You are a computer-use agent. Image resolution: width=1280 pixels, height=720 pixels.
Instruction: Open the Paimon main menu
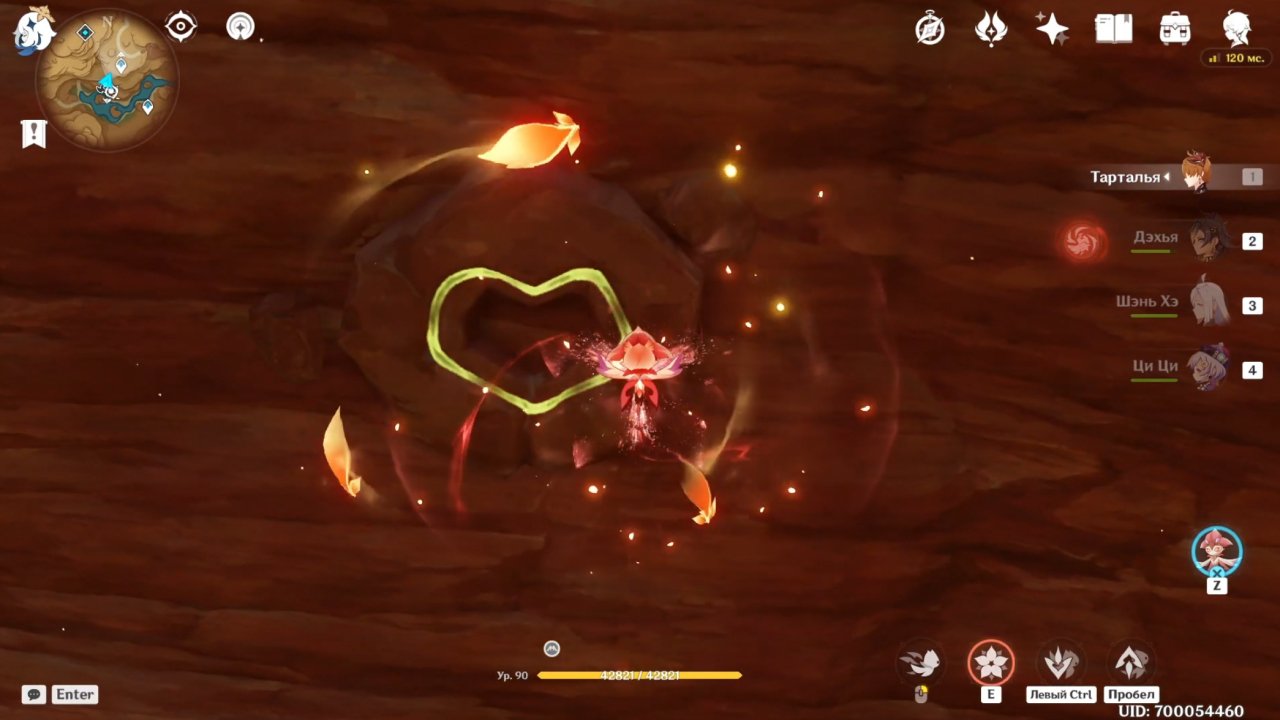[x=32, y=28]
